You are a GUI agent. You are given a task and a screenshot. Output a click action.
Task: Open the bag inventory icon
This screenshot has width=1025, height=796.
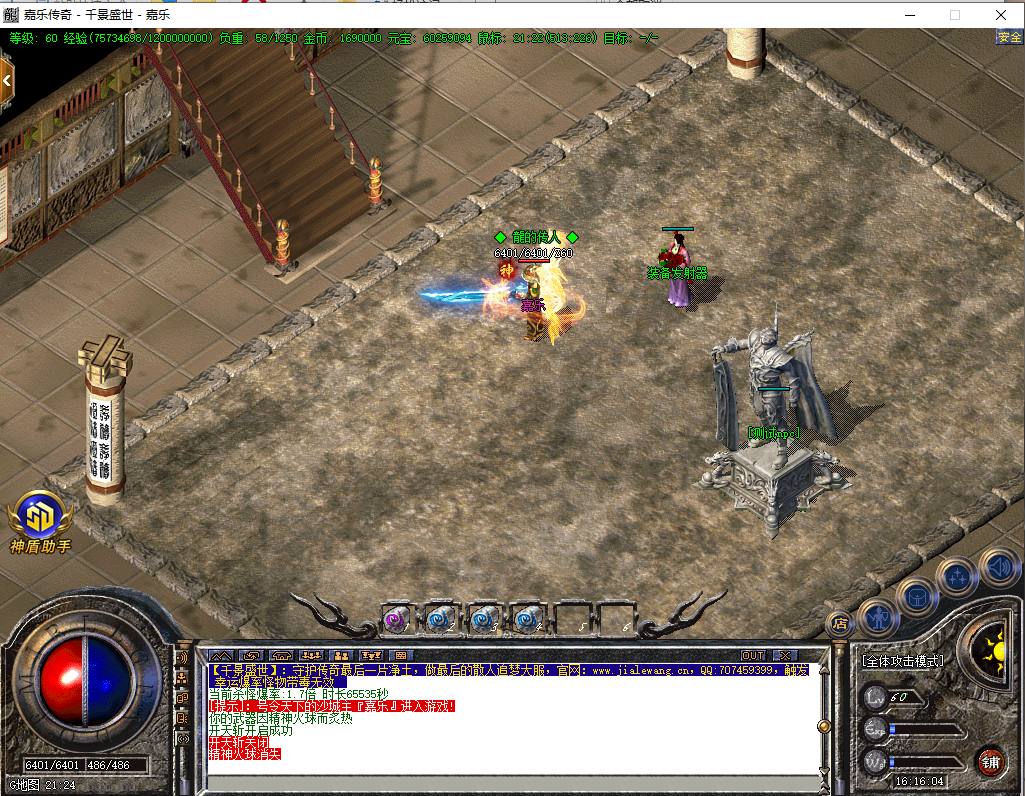tap(916, 596)
